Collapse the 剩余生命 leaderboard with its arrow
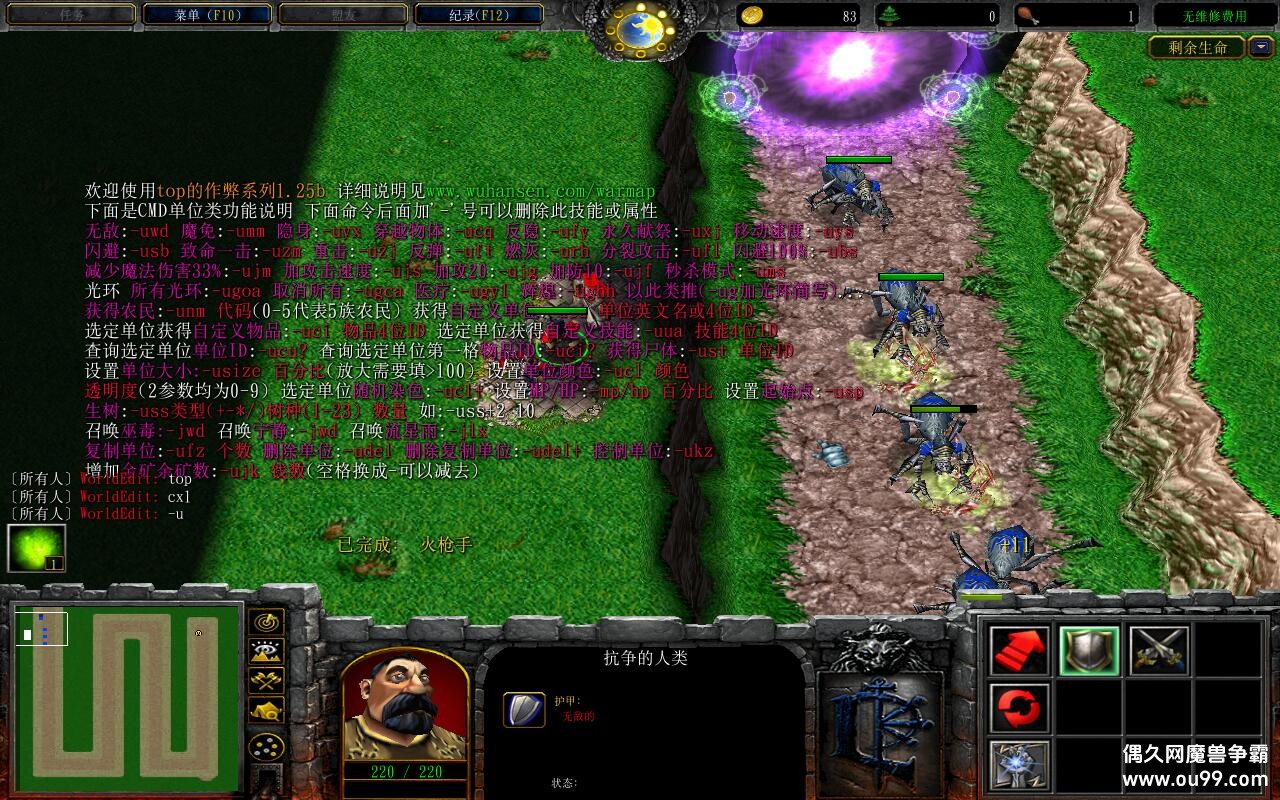1280x800 pixels. [1260, 47]
